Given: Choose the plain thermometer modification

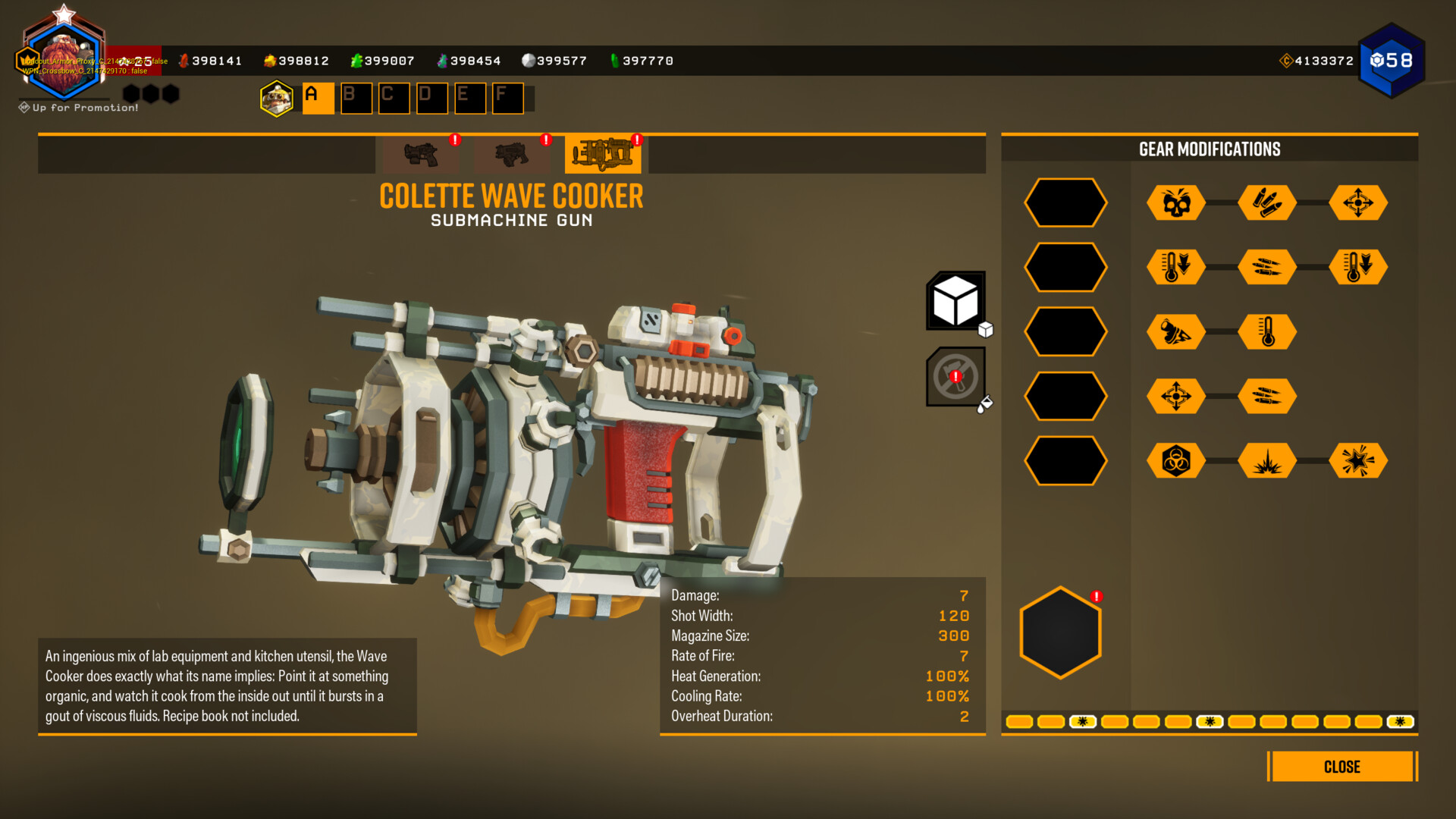Looking at the screenshot, I should coord(1267,332).
